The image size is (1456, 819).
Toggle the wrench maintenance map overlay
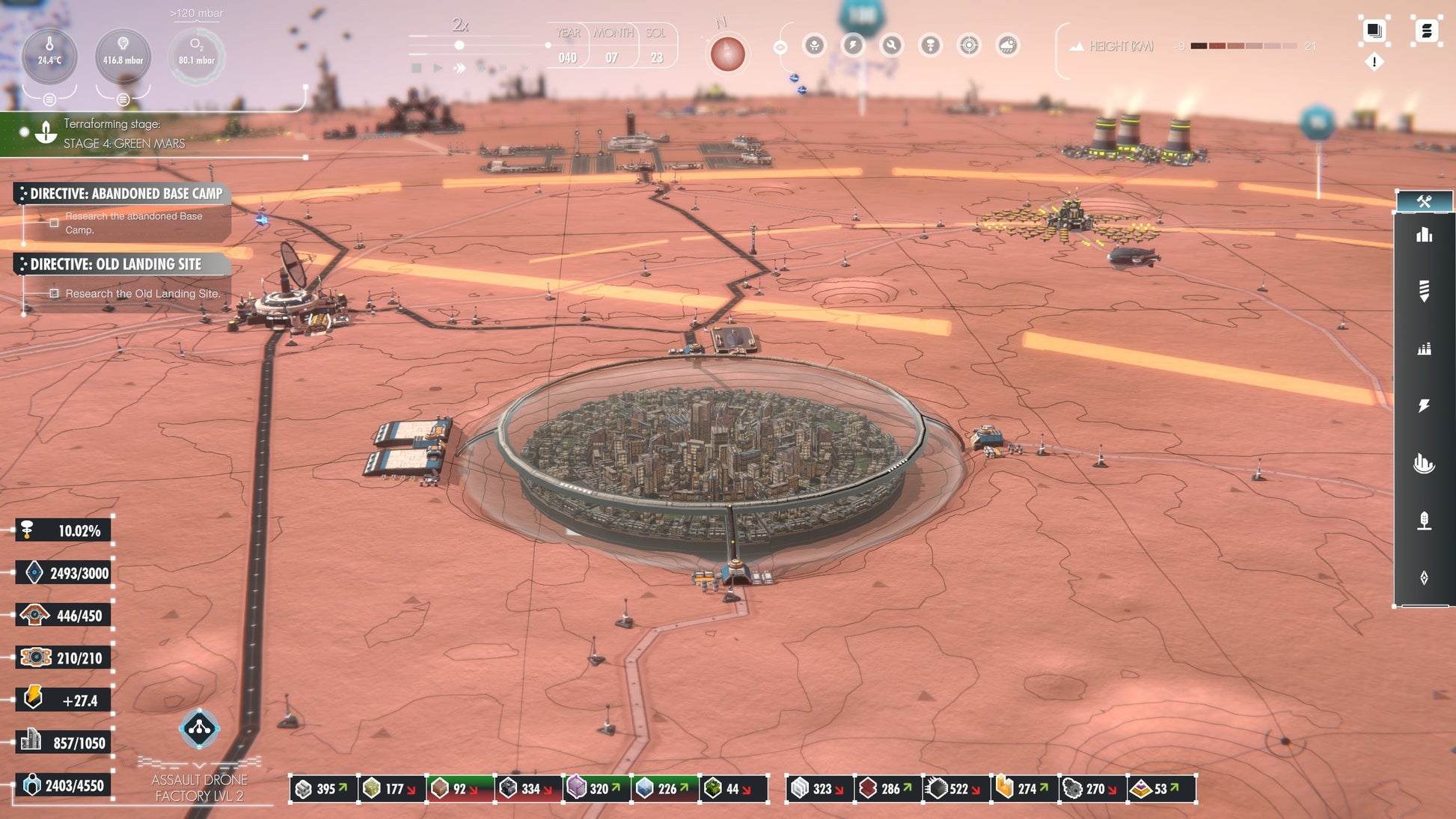click(891, 46)
